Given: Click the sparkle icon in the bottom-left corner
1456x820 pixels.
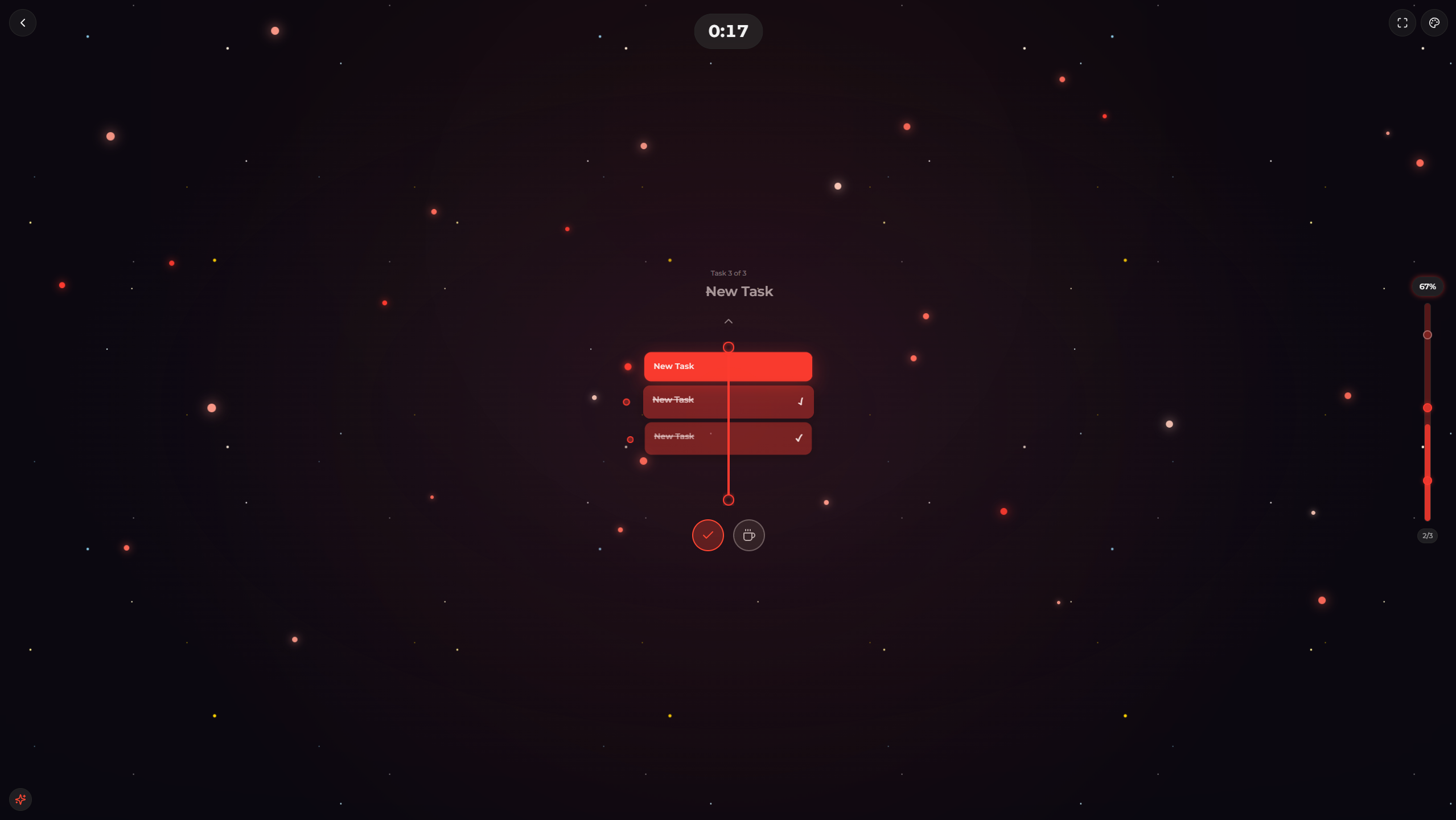Looking at the screenshot, I should pyautogui.click(x=20, y=799).
